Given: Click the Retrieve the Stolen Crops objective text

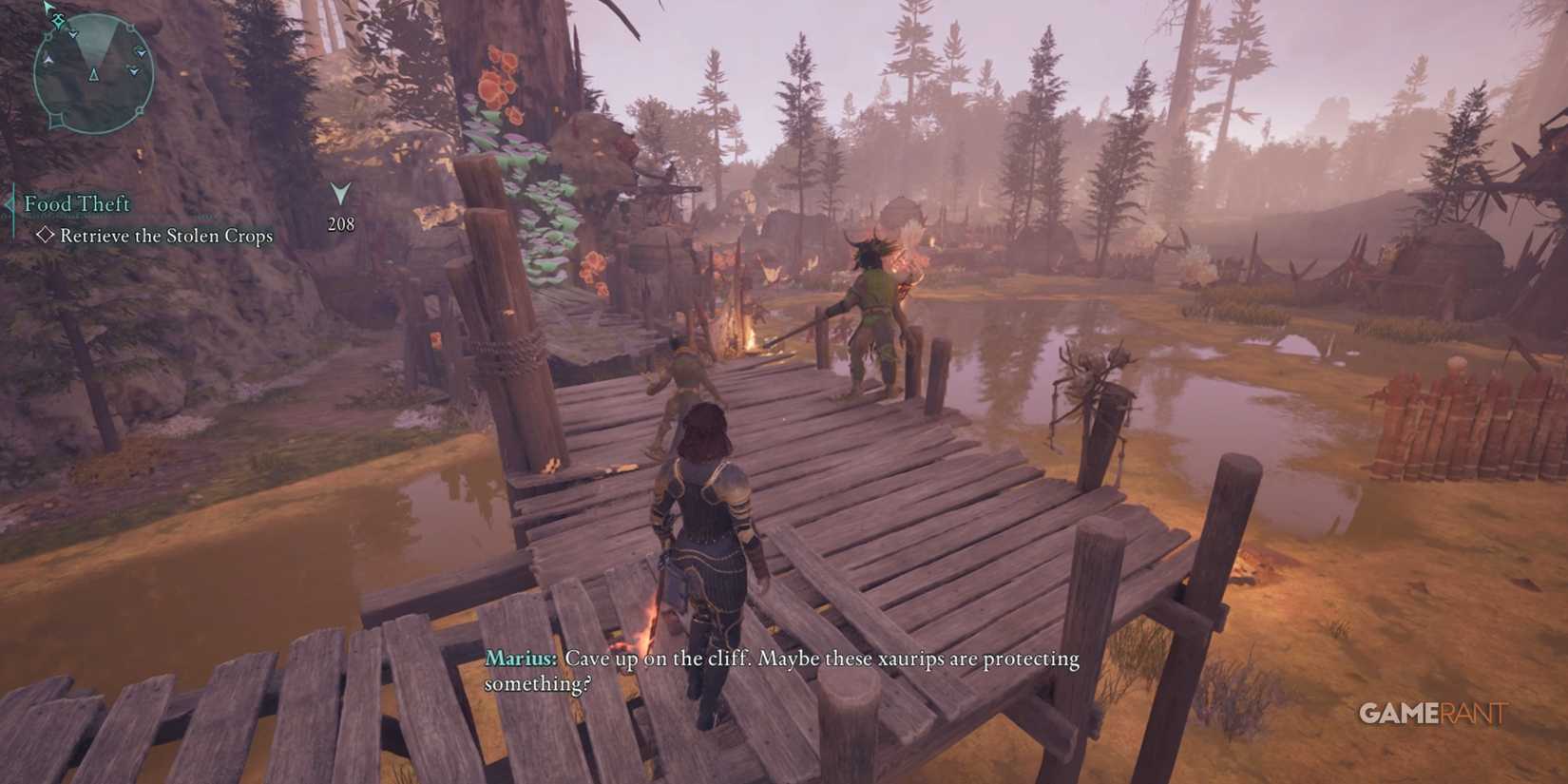Looking at the screenshot, I should point(166,236).
